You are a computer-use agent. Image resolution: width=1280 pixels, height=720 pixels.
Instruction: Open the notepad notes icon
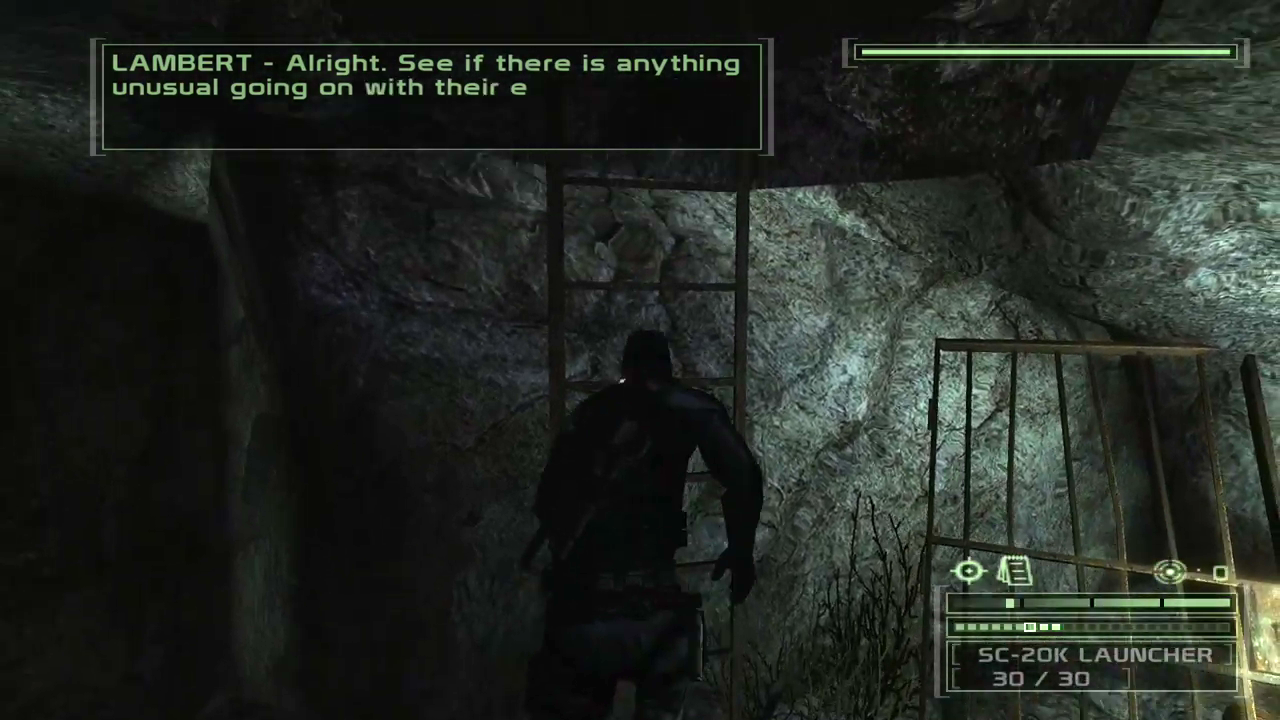[1014, 571]
